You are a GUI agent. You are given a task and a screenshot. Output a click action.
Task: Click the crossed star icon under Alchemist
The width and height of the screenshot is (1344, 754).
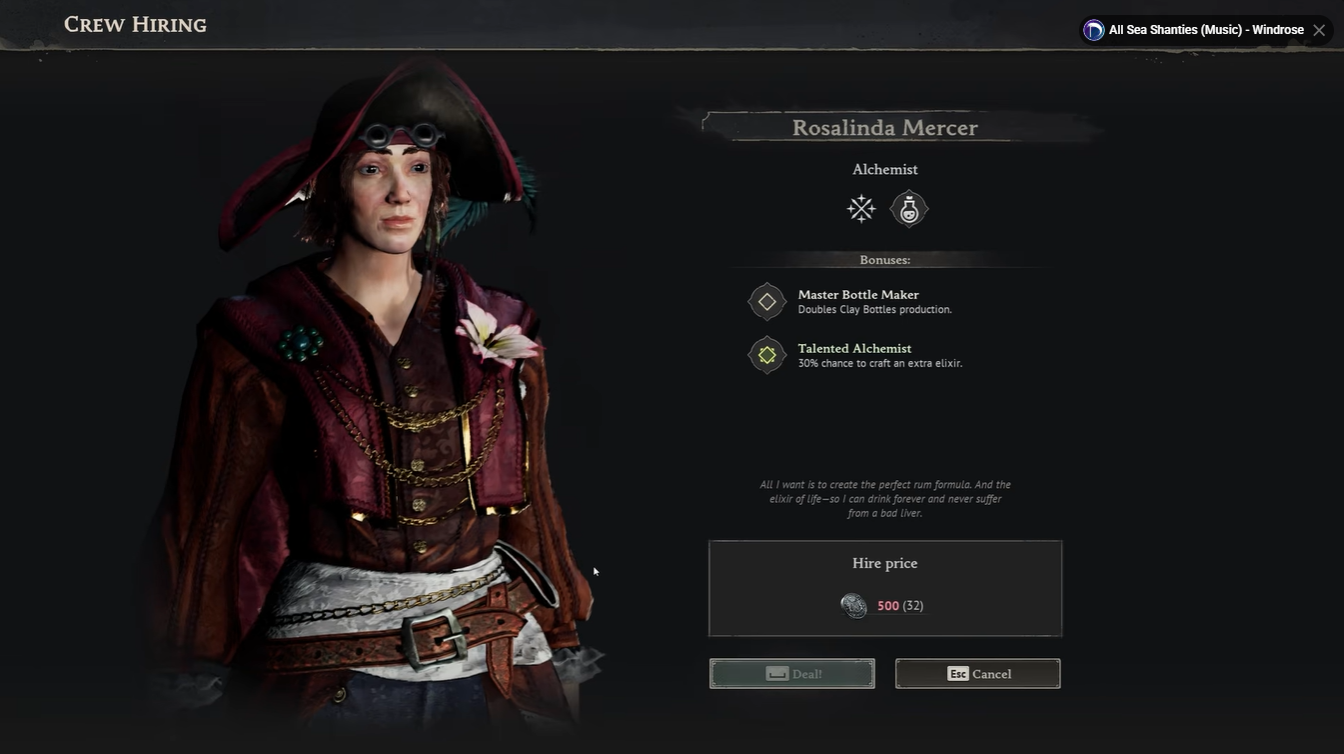click(861, 209)
